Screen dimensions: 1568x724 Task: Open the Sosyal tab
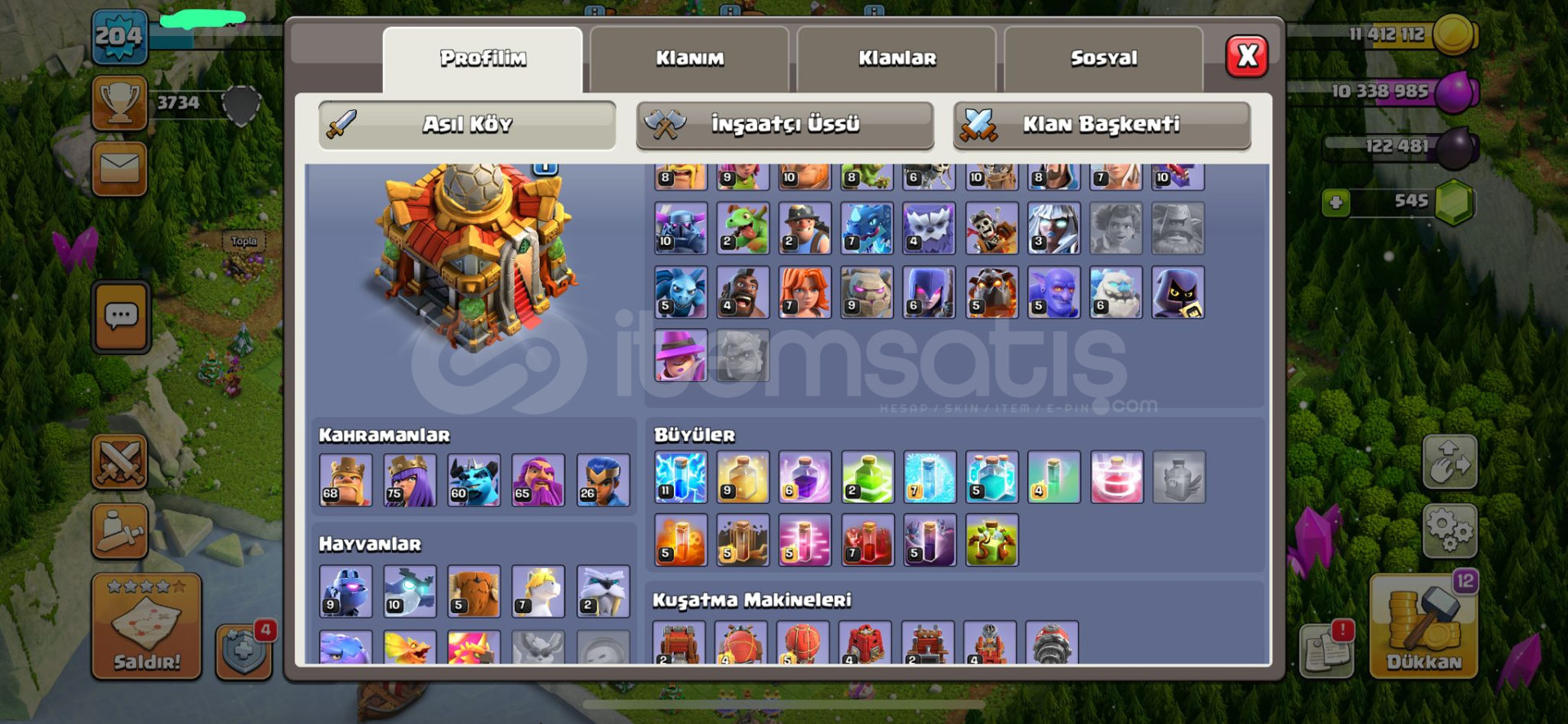[x=1104, y=57]
